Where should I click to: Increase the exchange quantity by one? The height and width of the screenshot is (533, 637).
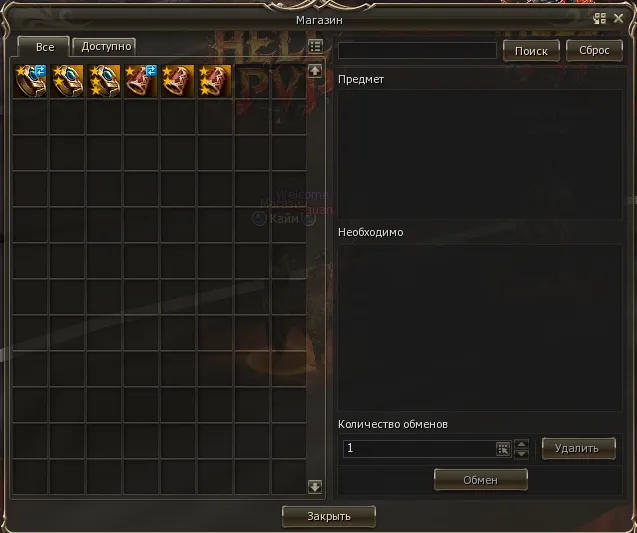pos(521,444)
